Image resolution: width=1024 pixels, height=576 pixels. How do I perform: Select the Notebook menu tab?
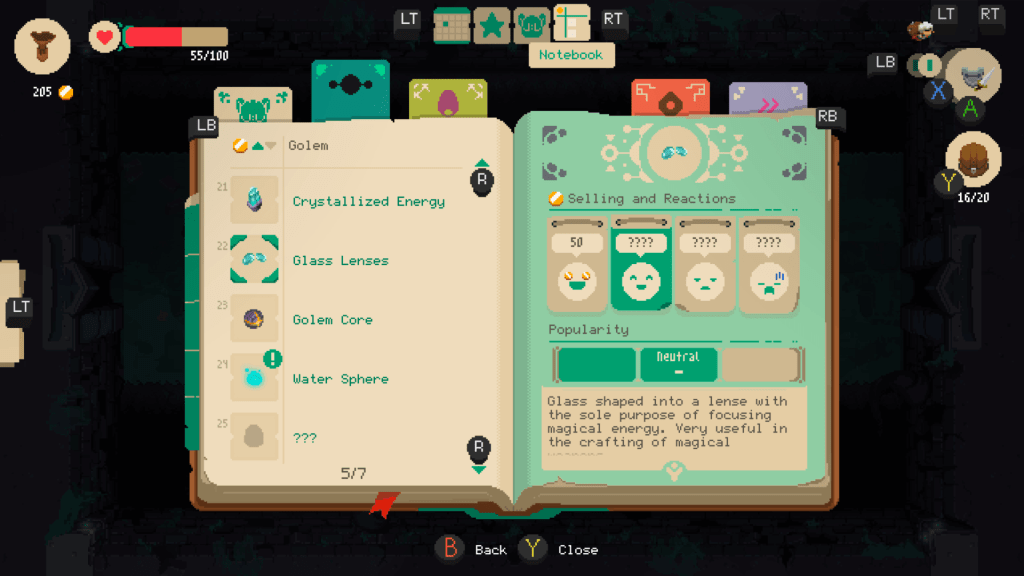click(x=571, y=24)
